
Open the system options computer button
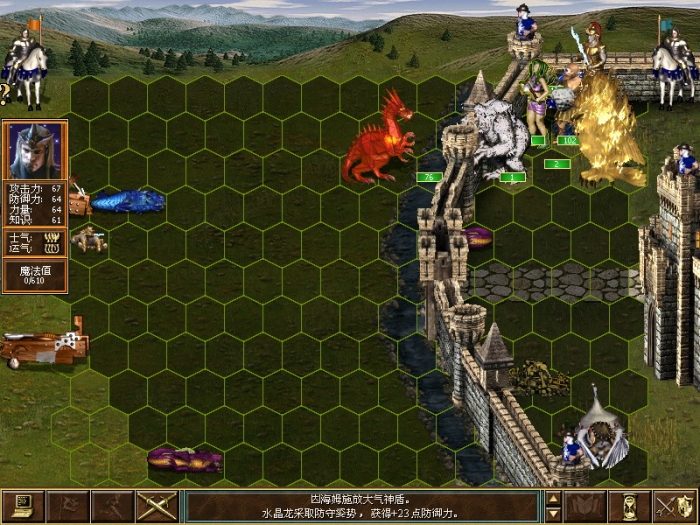pos(23,507)
